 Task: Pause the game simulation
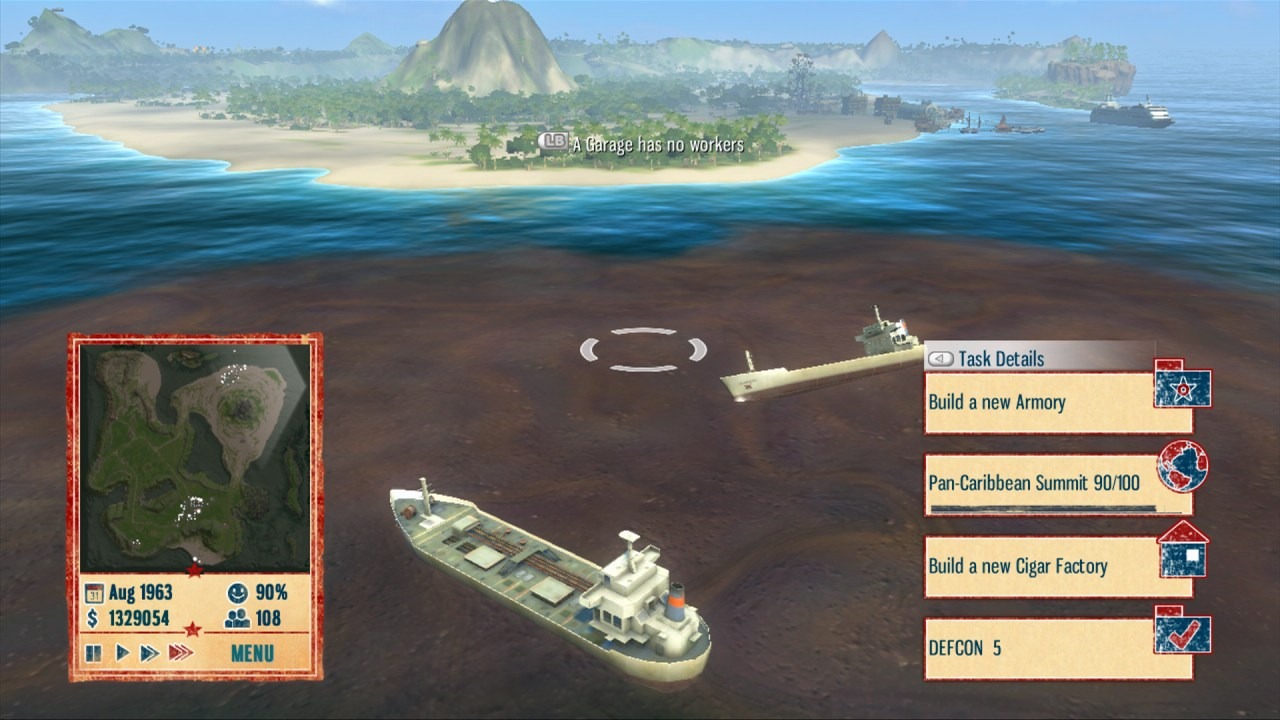pos(92,654)
